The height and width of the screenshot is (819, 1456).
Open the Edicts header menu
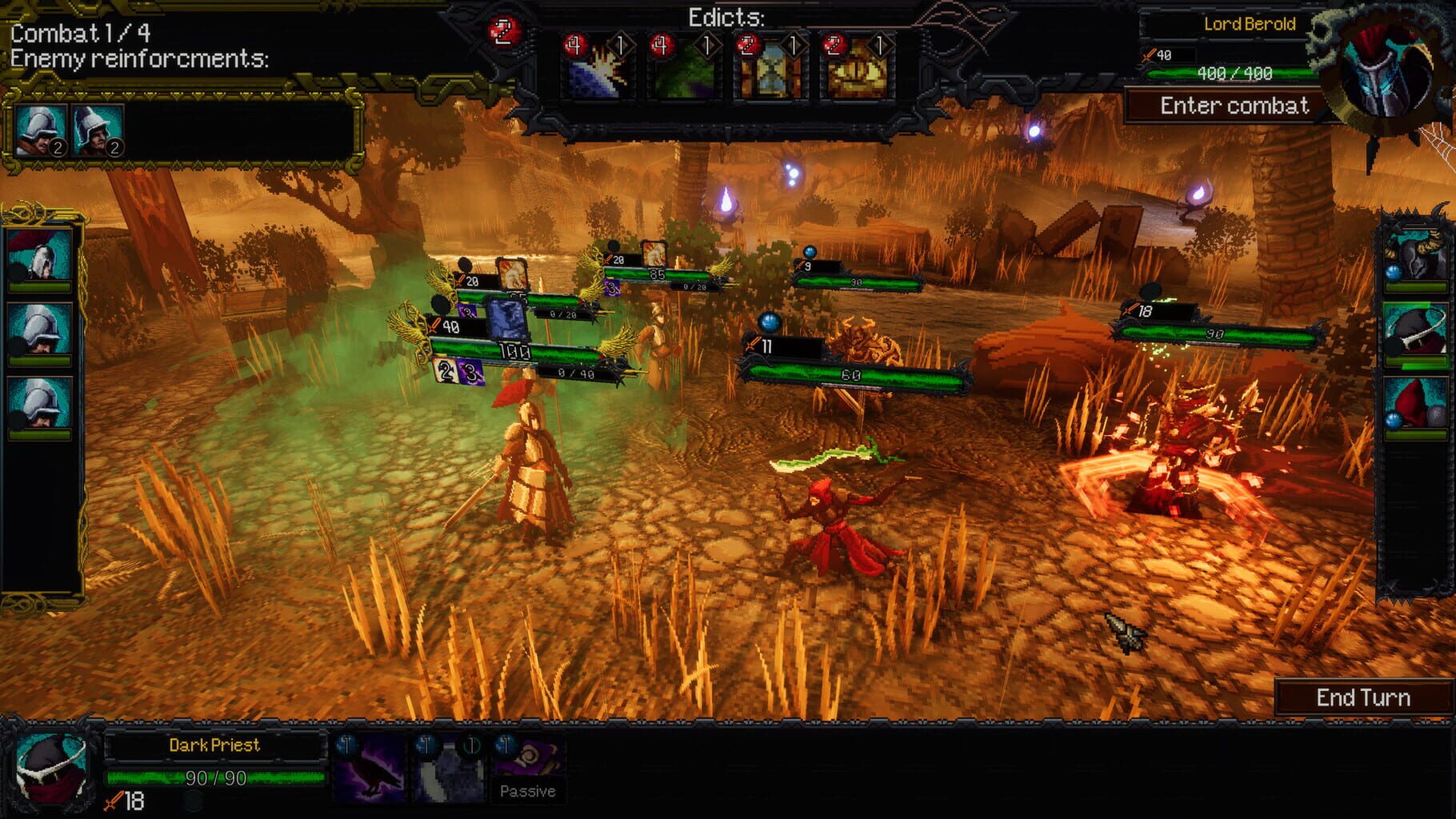[x=725, y=18]
